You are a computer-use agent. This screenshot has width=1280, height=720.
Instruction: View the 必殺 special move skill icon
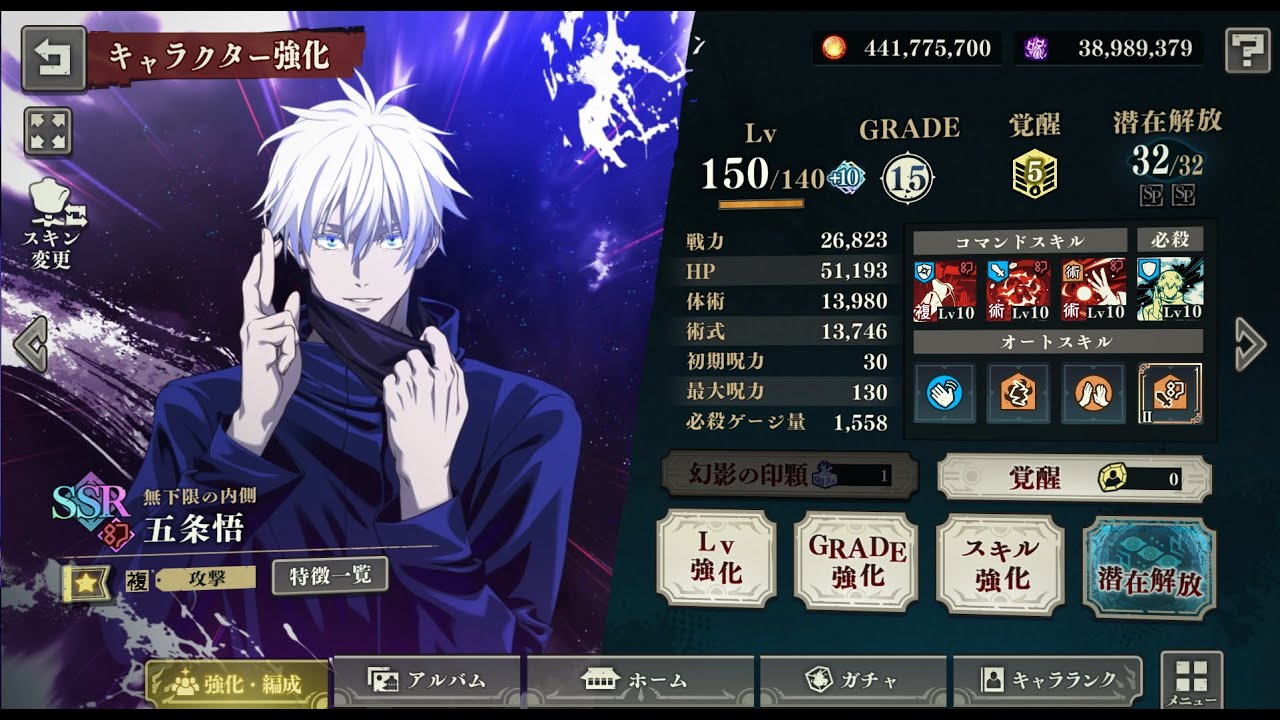(x=1169, y=289)
